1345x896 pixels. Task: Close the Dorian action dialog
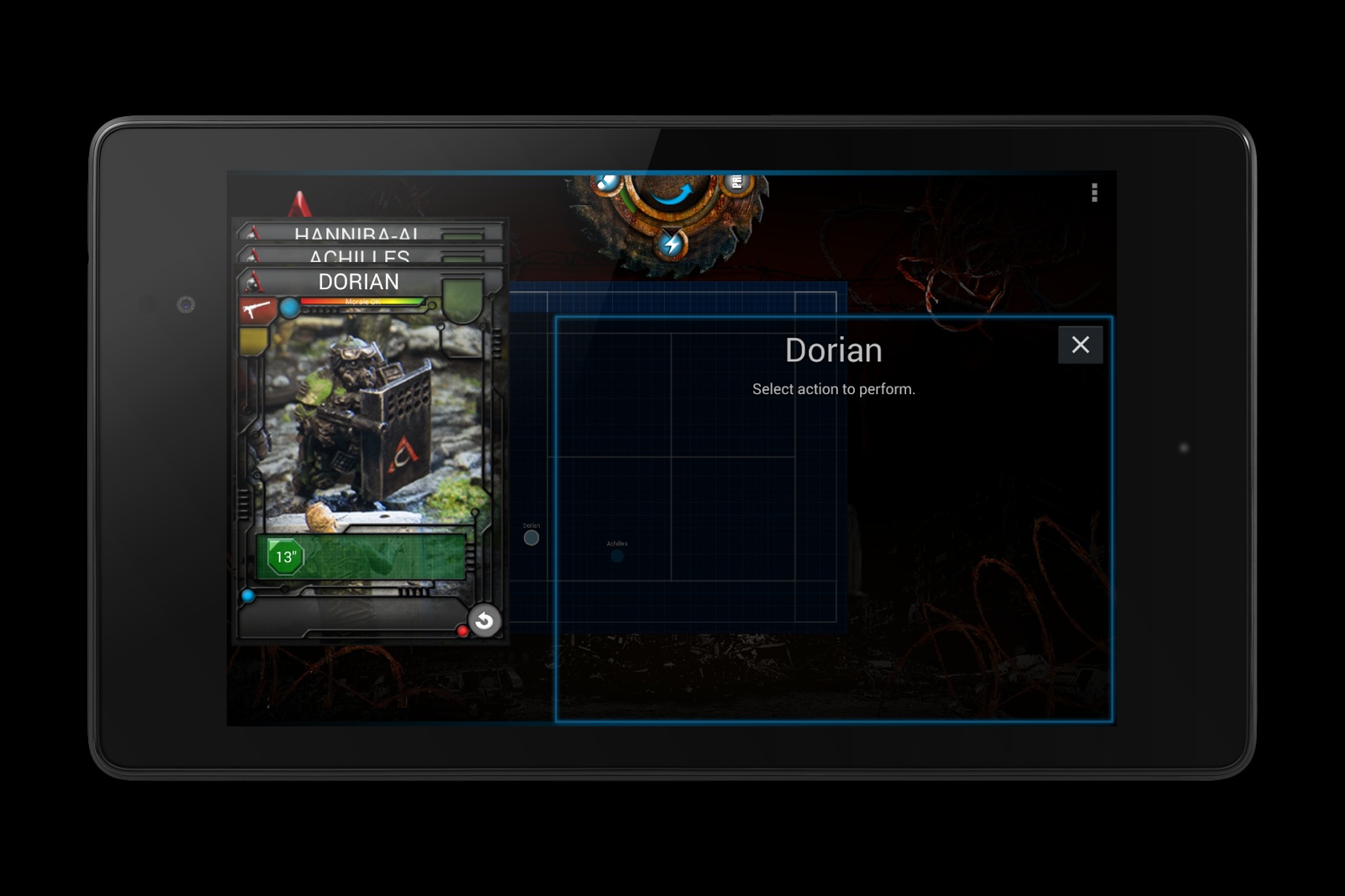point(1080,345)
